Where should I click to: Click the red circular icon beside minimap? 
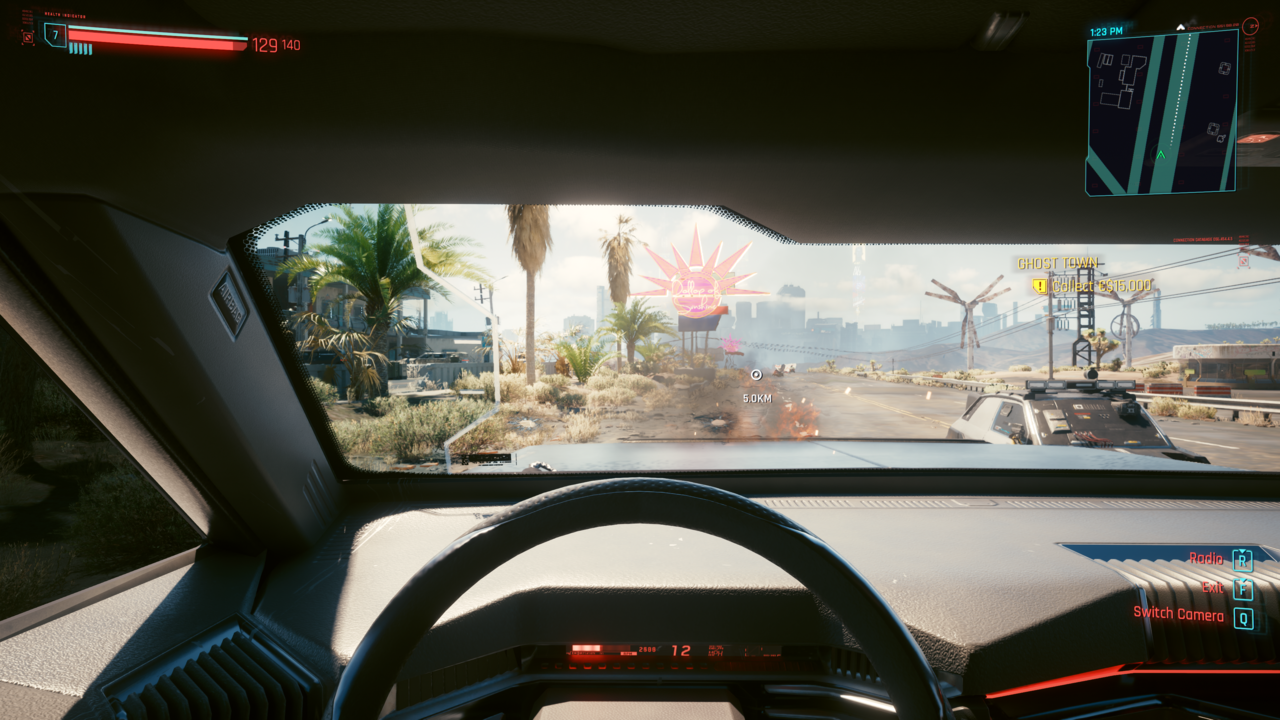pyautogui.click(x=1250, y=26)
